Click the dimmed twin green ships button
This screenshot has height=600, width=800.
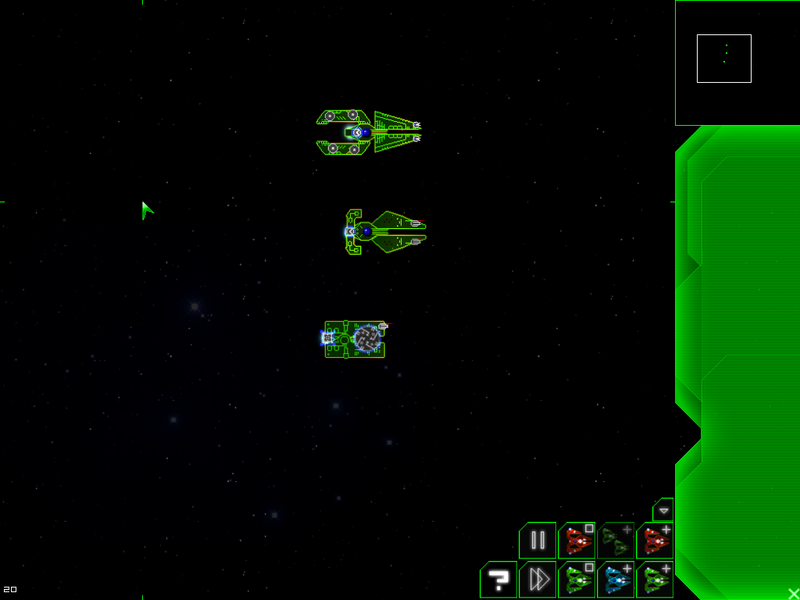616,541
